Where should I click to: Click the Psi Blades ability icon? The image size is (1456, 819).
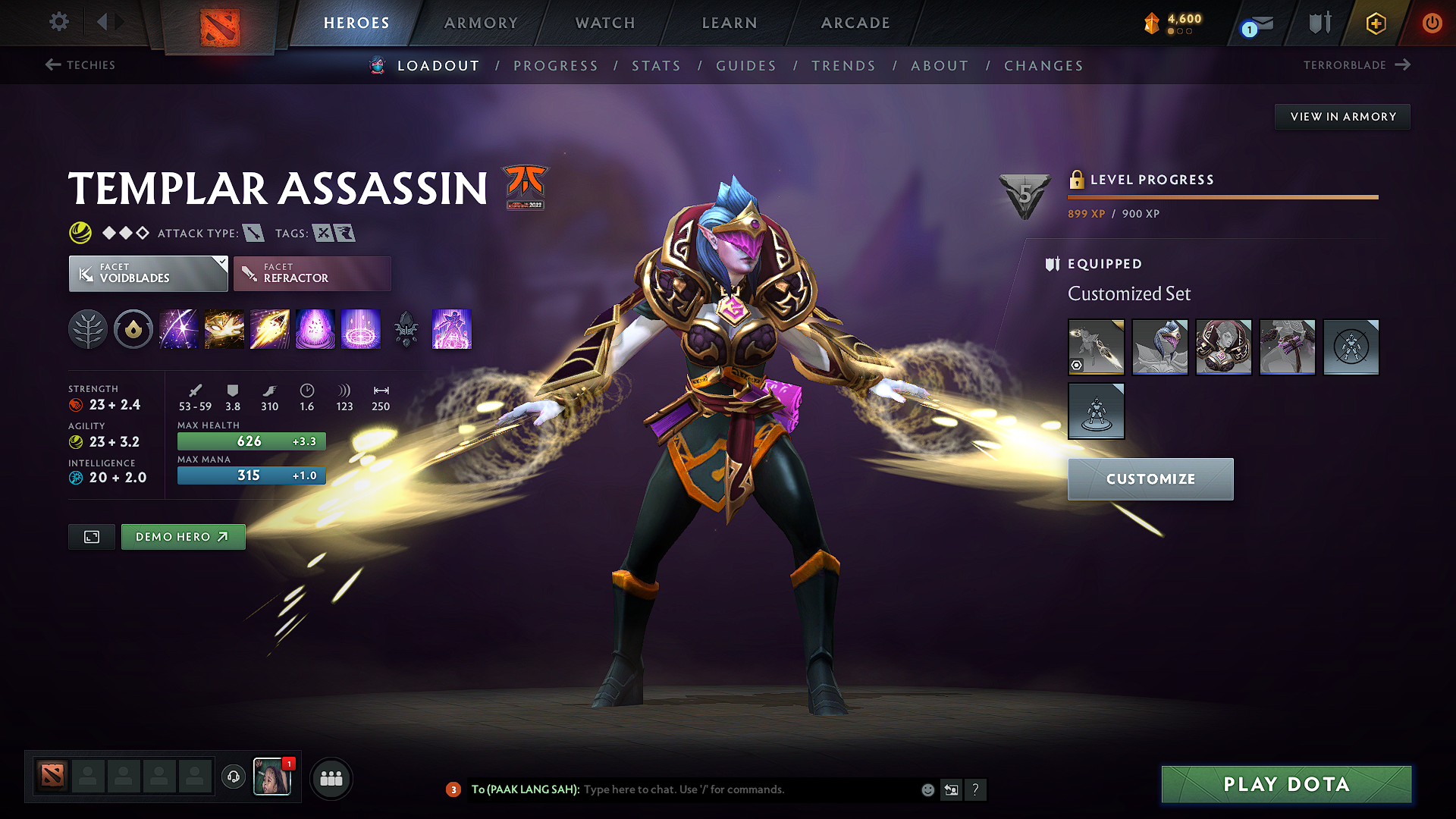(269, 329)
